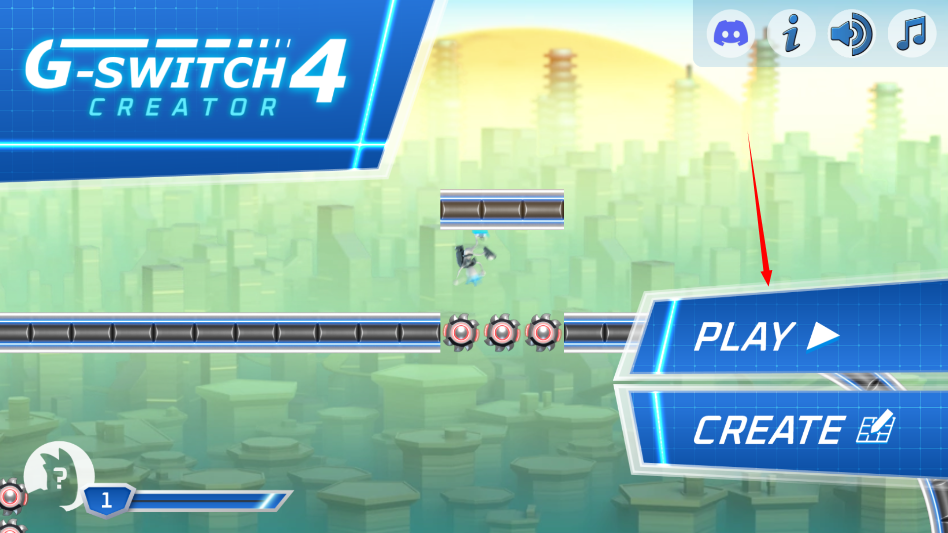Toggle music with the note icon
The image size is (948, 533).
911,35
